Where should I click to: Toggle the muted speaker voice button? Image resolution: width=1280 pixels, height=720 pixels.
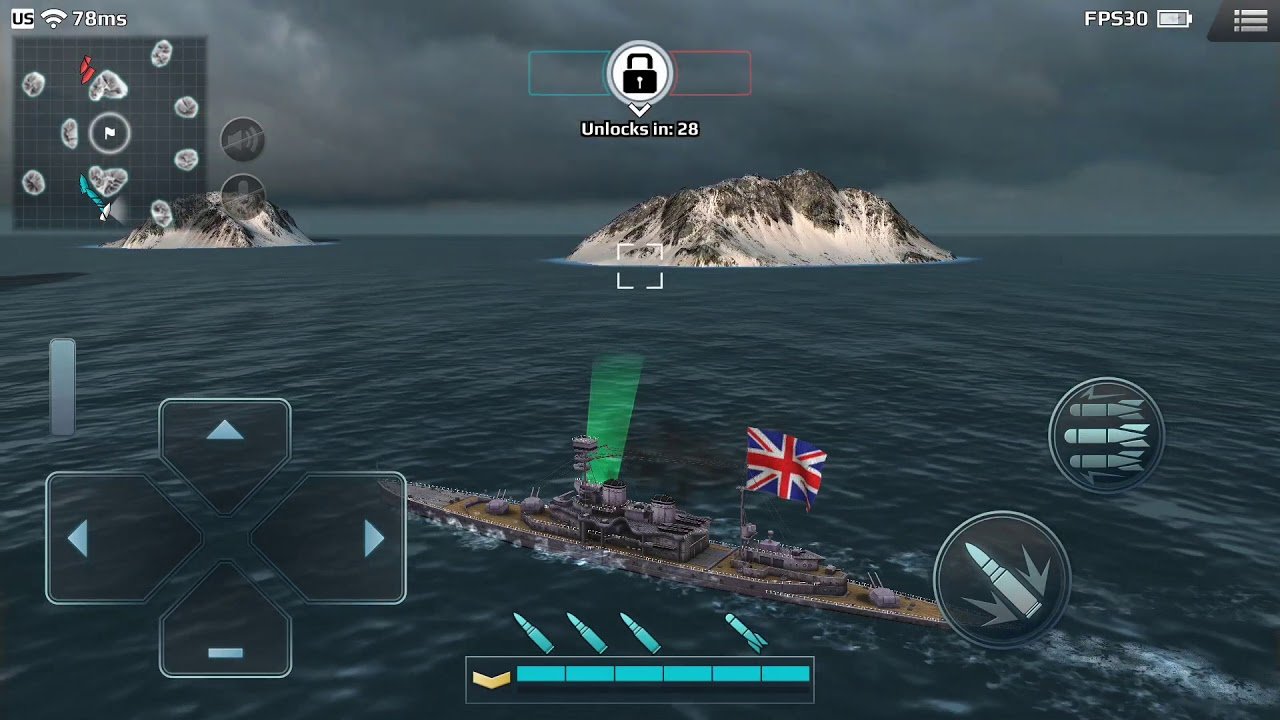click(242, 139)
